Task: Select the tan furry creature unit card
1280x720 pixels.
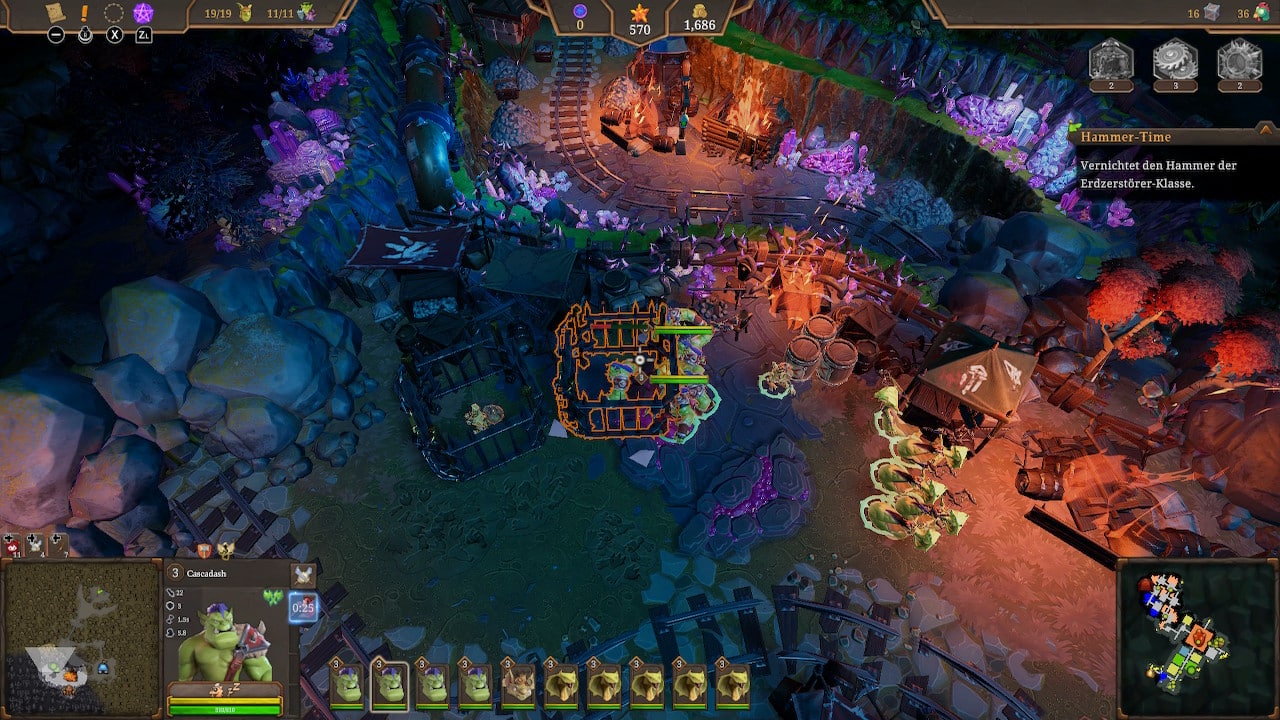Action: [x=517, y=684]
